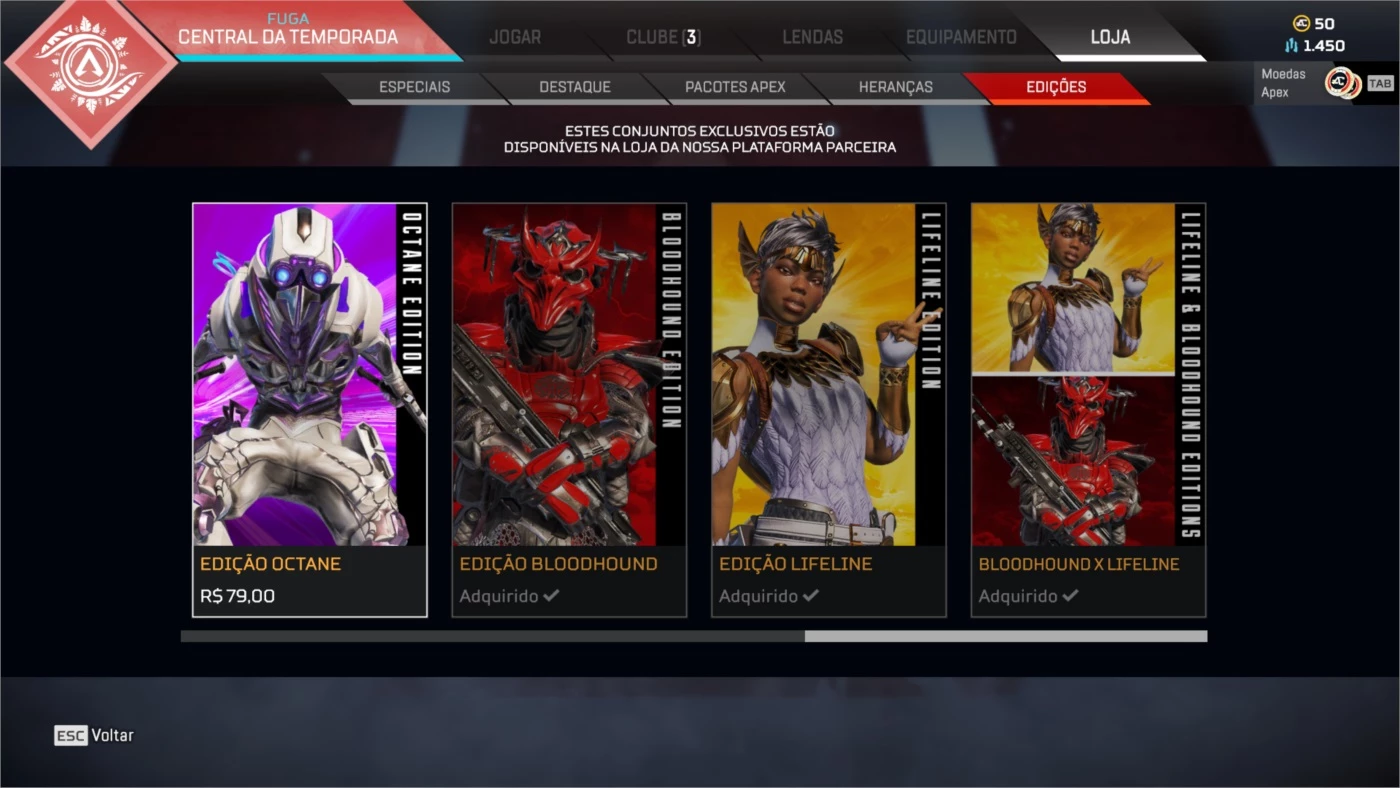Screen dimensions: 1400x788
Task: Go back with the Voltar button
Action: click(x=94, y=735)
